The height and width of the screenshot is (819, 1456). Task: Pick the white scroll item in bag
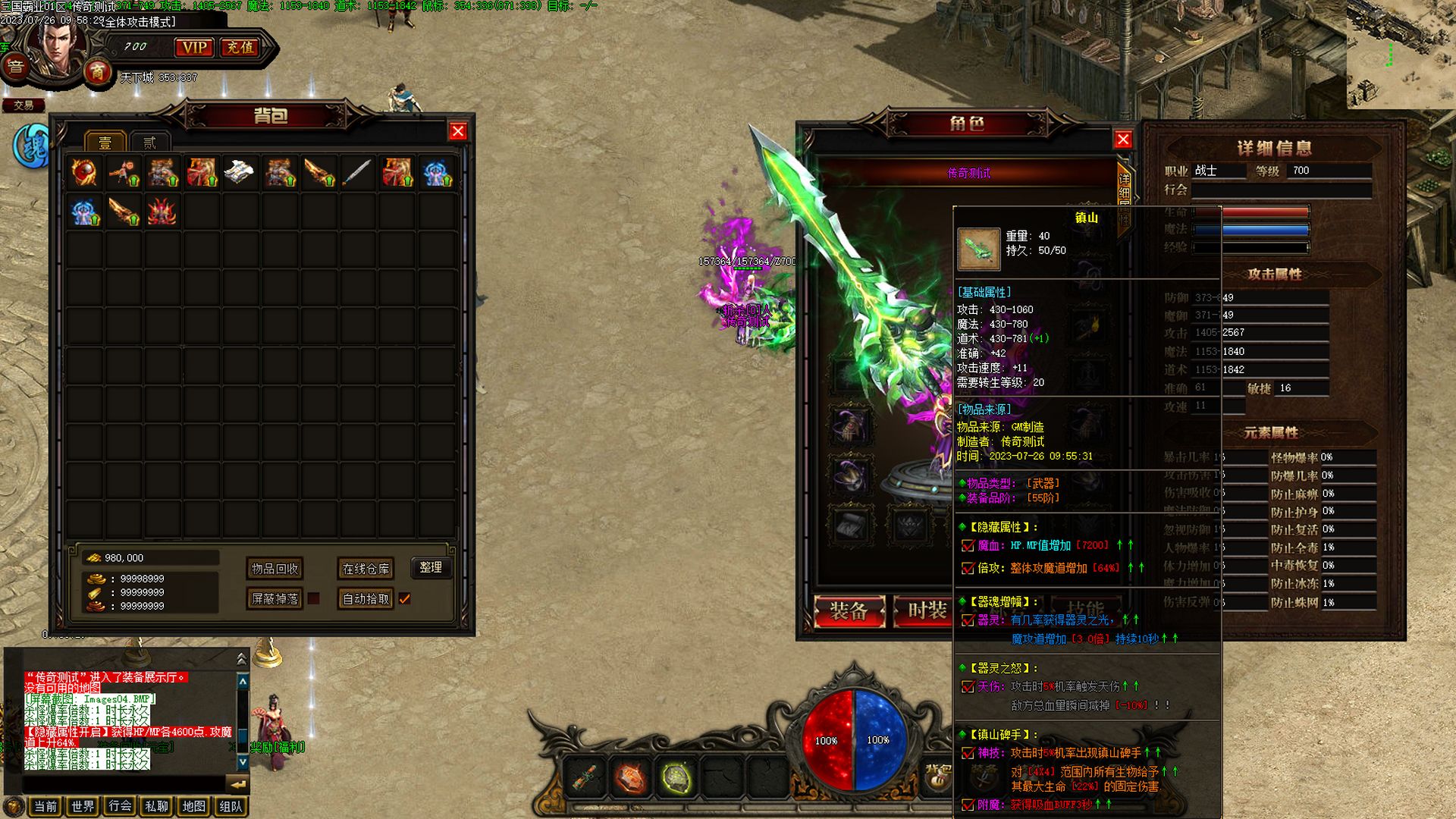[x=240, y=173]
